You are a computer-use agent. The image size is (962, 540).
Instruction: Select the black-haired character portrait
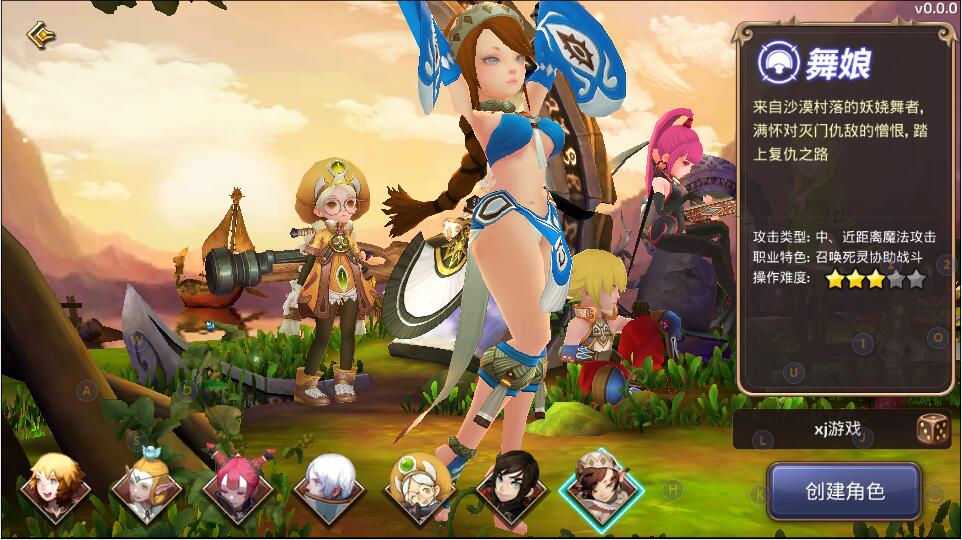[511, 487]
